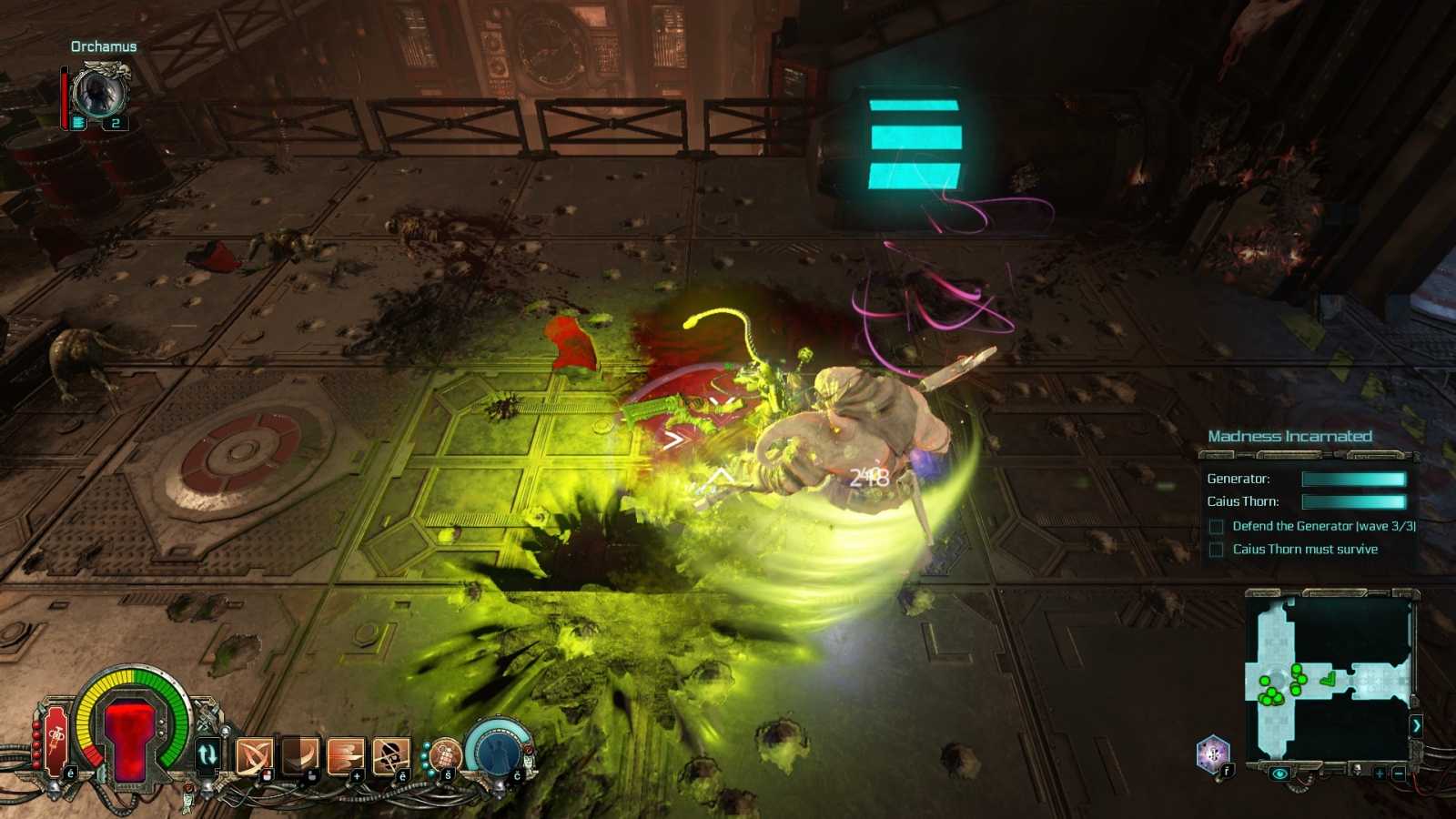Viewport: 1456px width, 819px height.
Task: Click the skull icon below the minimap
Action: (1356, 770)
